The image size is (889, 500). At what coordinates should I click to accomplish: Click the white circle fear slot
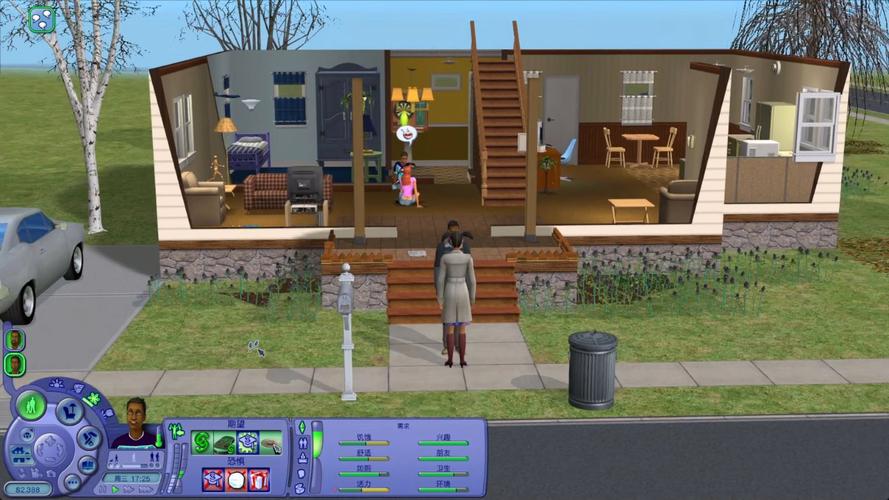tap(236, 479)
